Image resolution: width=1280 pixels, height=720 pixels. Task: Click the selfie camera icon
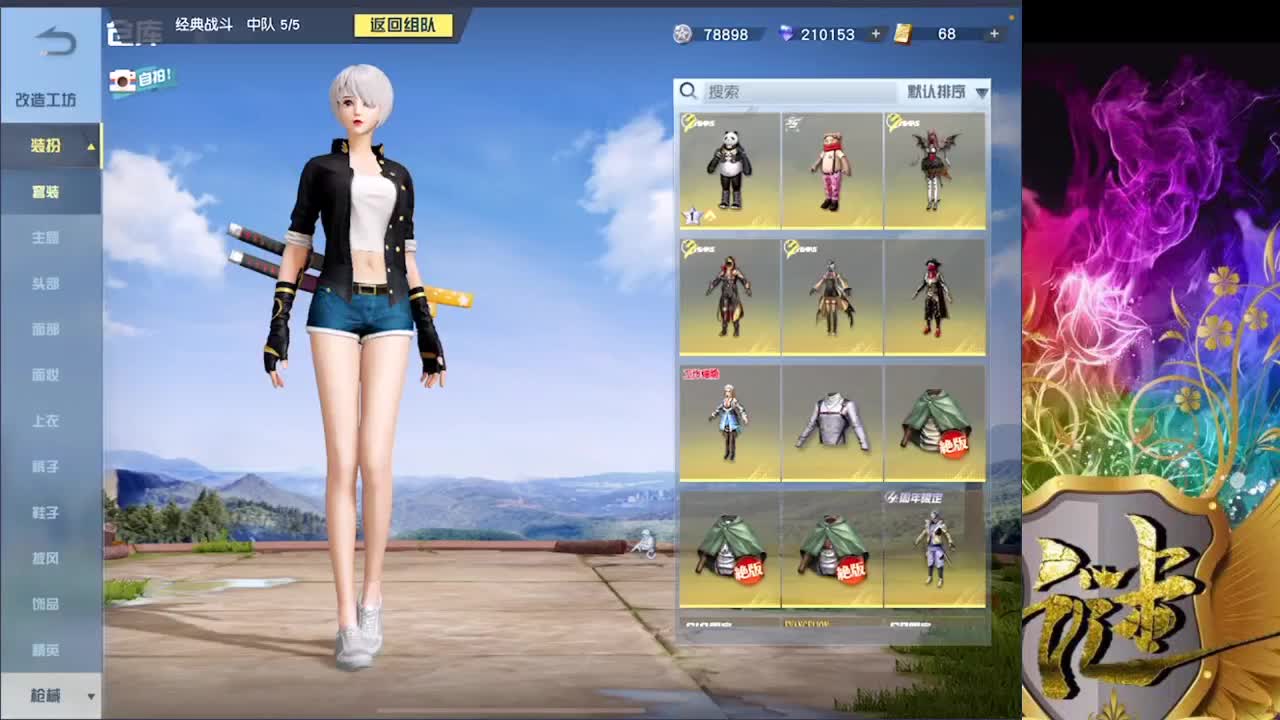(x=124, y=78)
